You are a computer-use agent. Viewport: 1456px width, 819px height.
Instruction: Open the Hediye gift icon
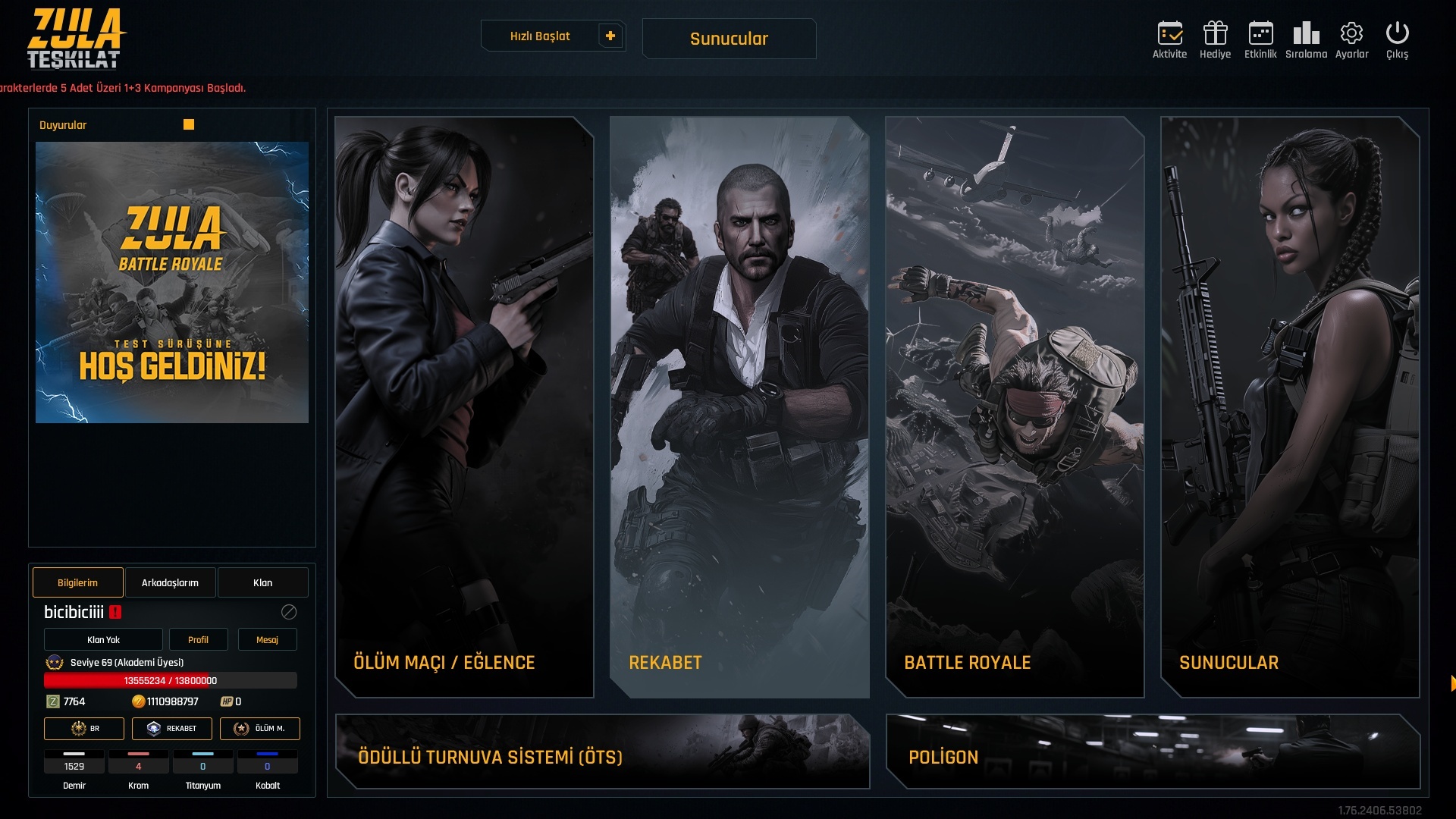coord(1215,39)
